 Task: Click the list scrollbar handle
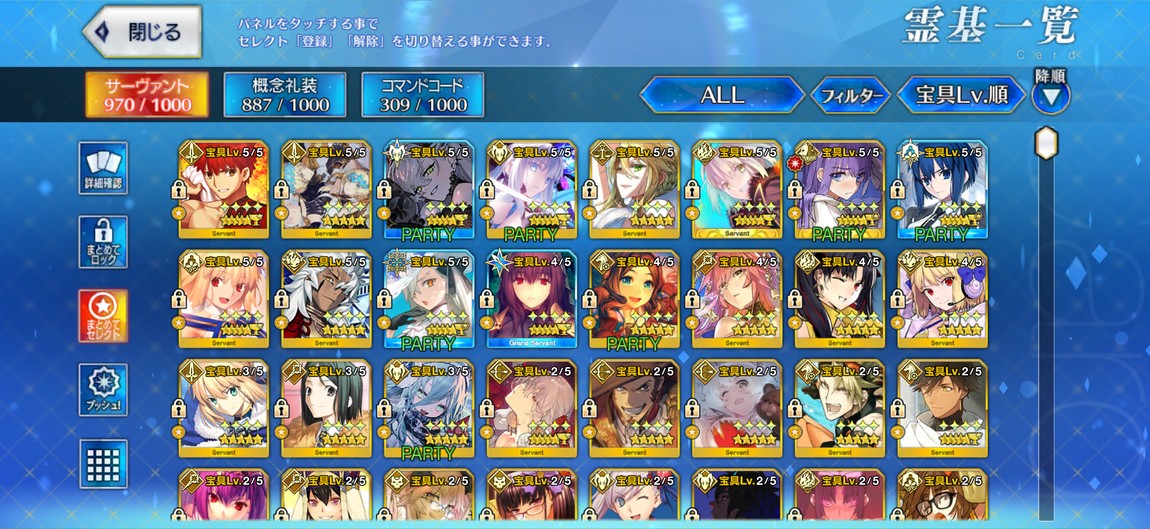click(x=1046, y=142)
